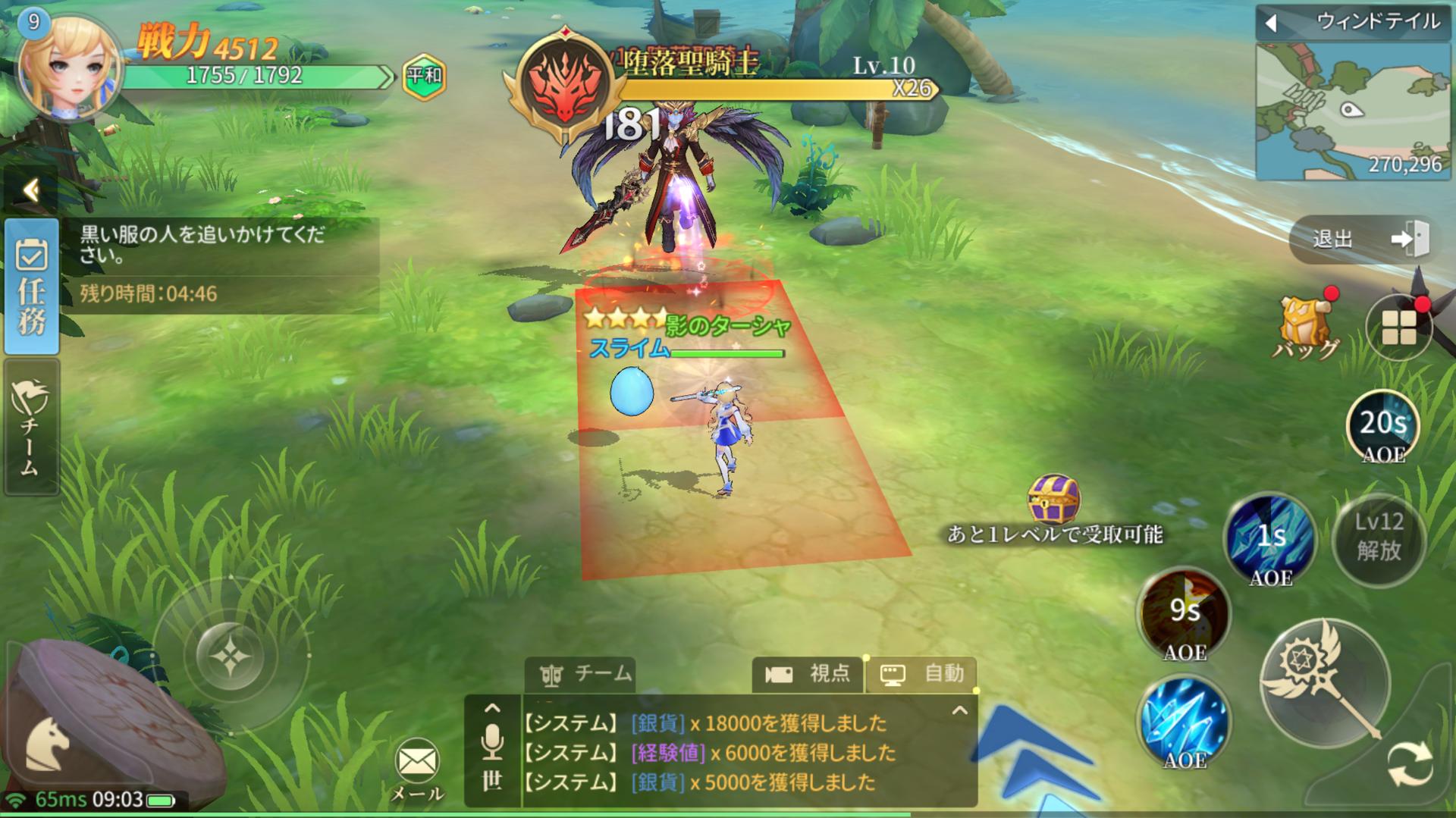
Task: Tap the chat microphone icon
Action: coord(492,741)
